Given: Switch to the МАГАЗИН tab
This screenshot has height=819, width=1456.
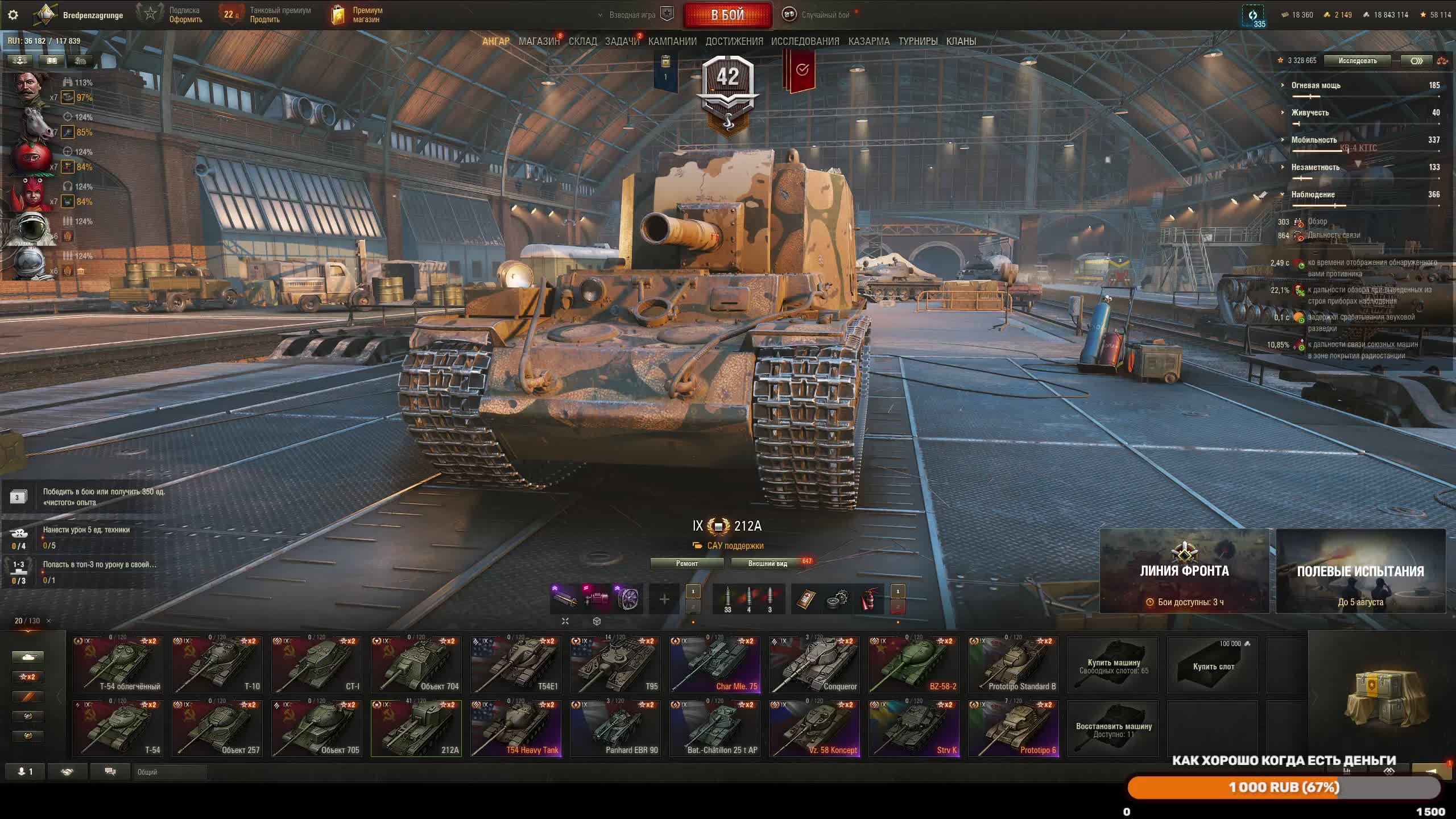Looking at the screenshot, I should point(539,41).
